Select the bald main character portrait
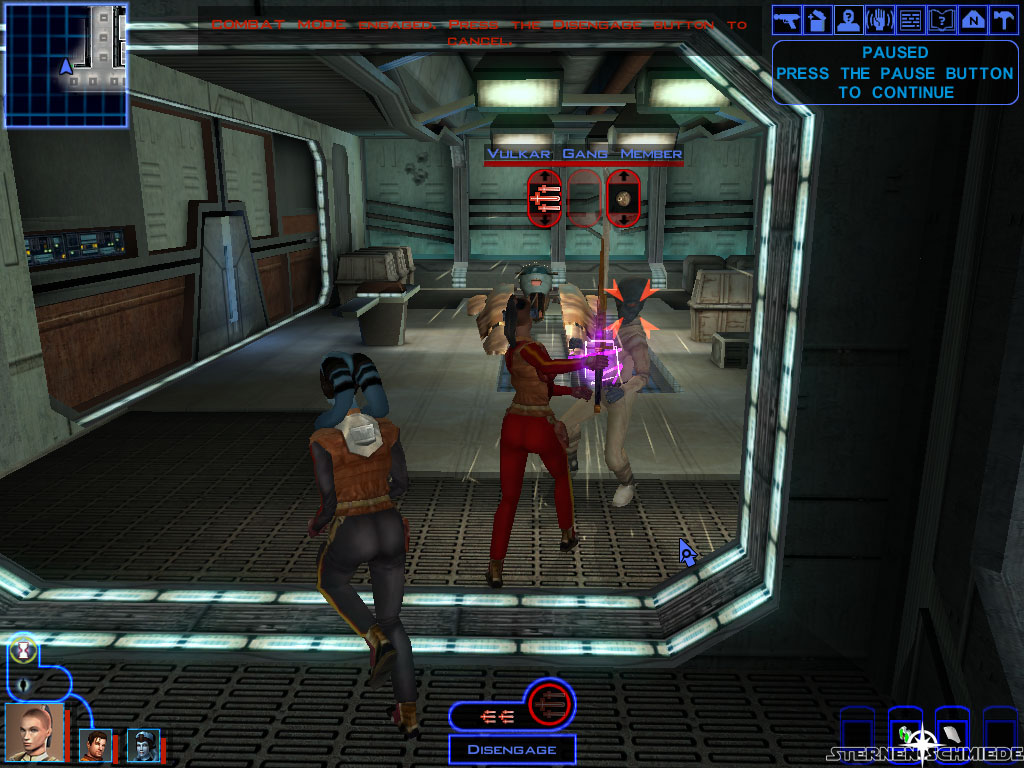This screenshot has height=768, width=1024. pyautogui.click(x=34, y=733)
